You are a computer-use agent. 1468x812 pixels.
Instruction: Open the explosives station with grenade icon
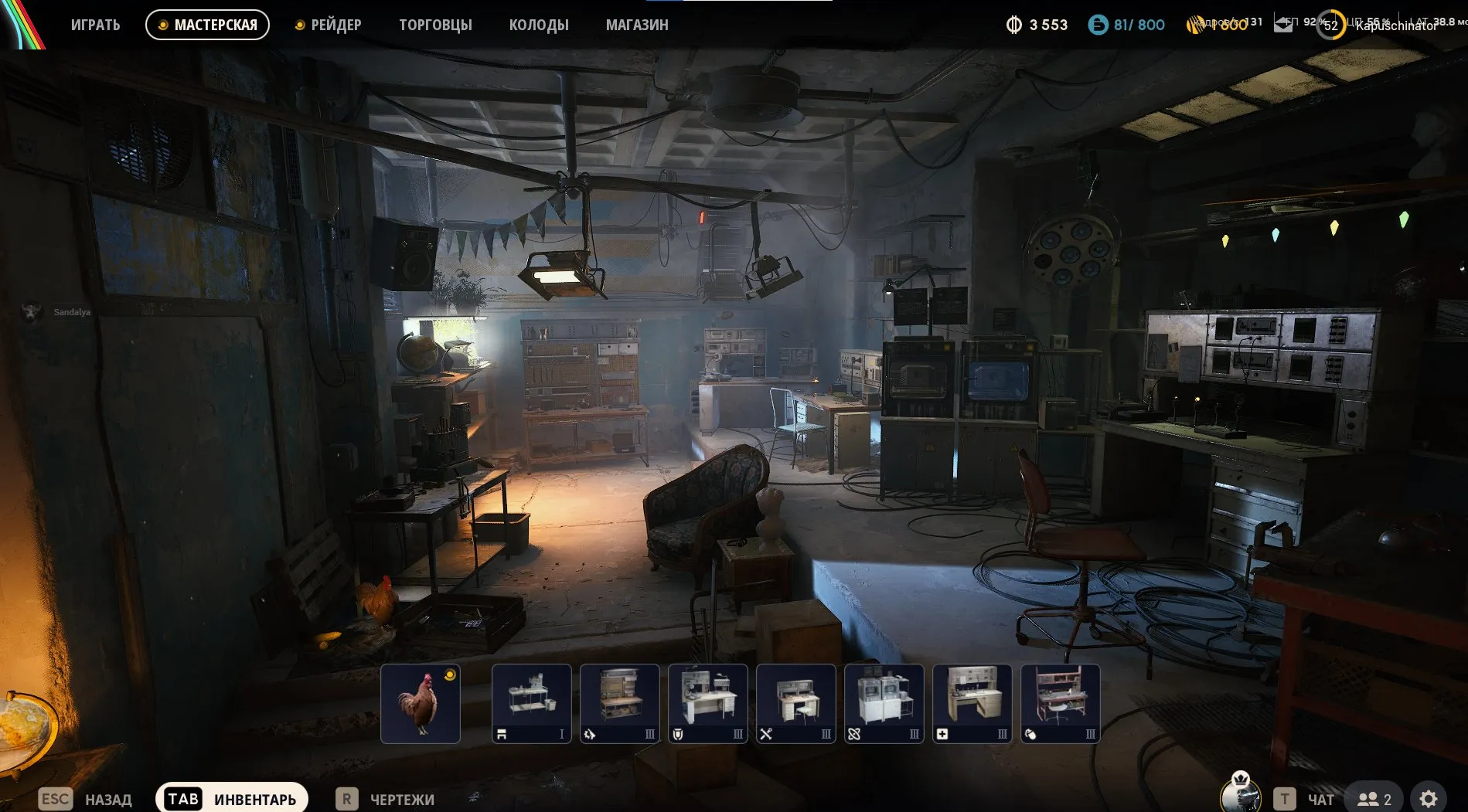[x=1061, y=703]
